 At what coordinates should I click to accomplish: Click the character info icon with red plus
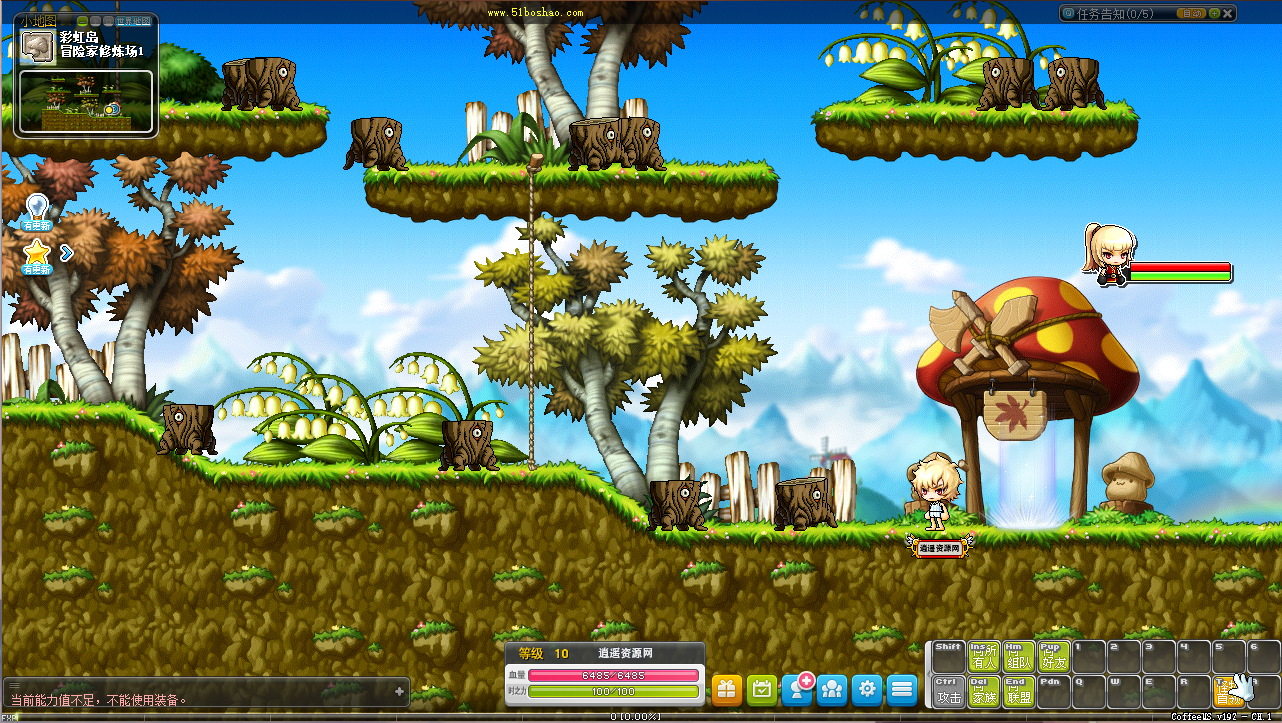[798, 688]
